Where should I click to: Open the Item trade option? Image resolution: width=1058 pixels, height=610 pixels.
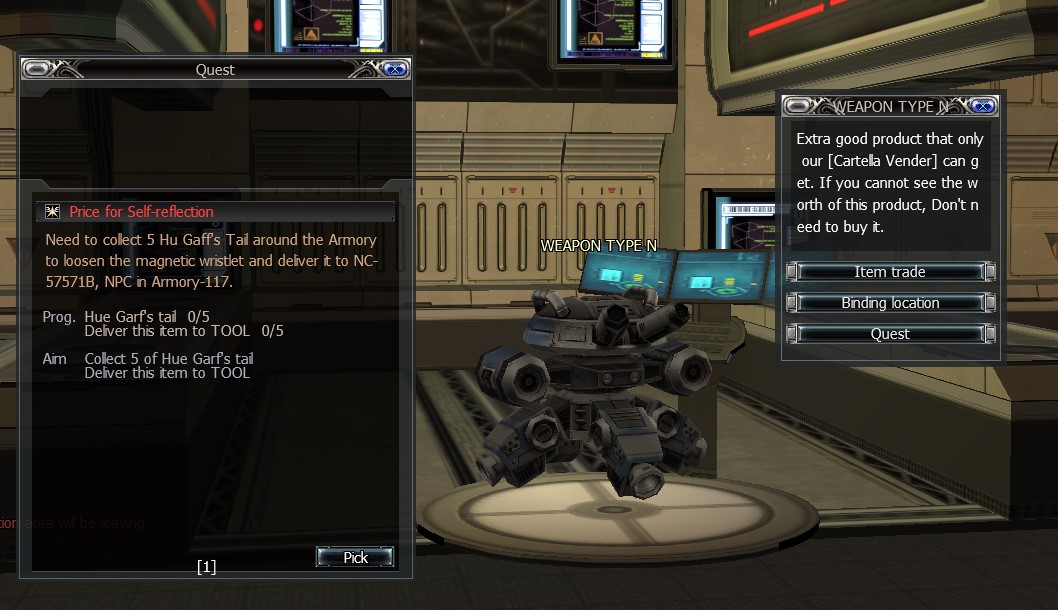point(890,272)
